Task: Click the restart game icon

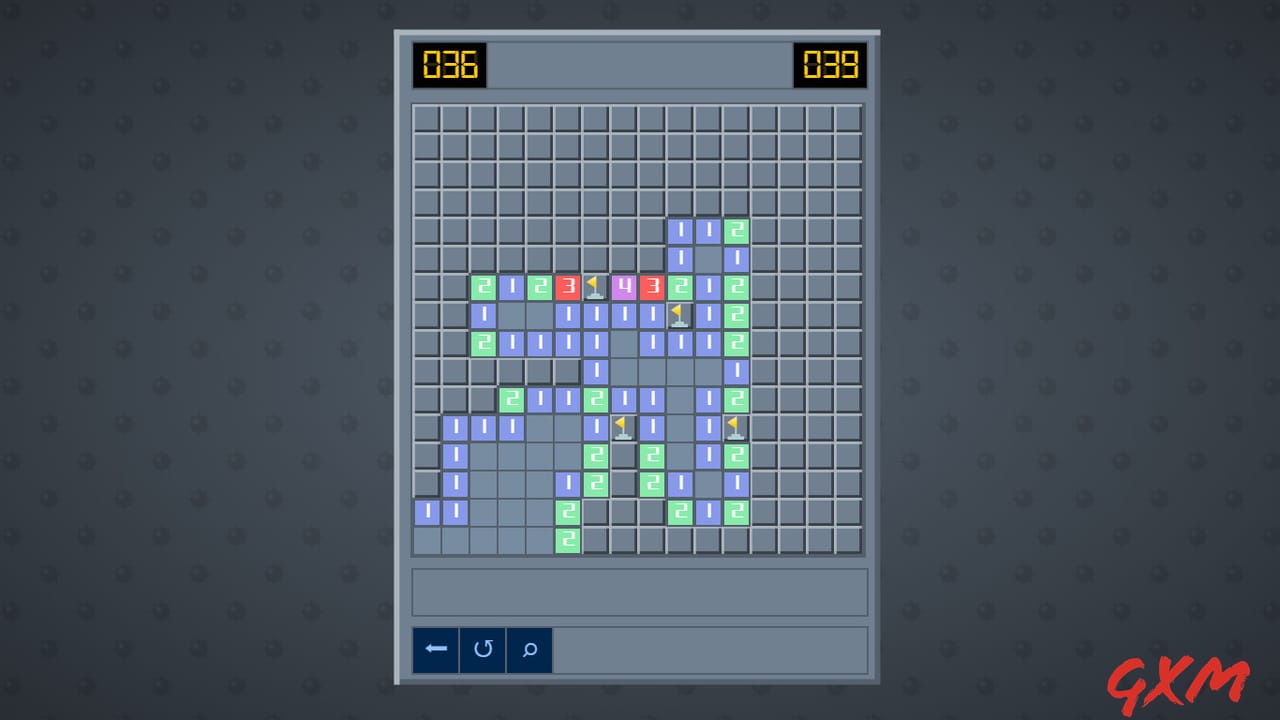Action: click(x=482, y=649)
